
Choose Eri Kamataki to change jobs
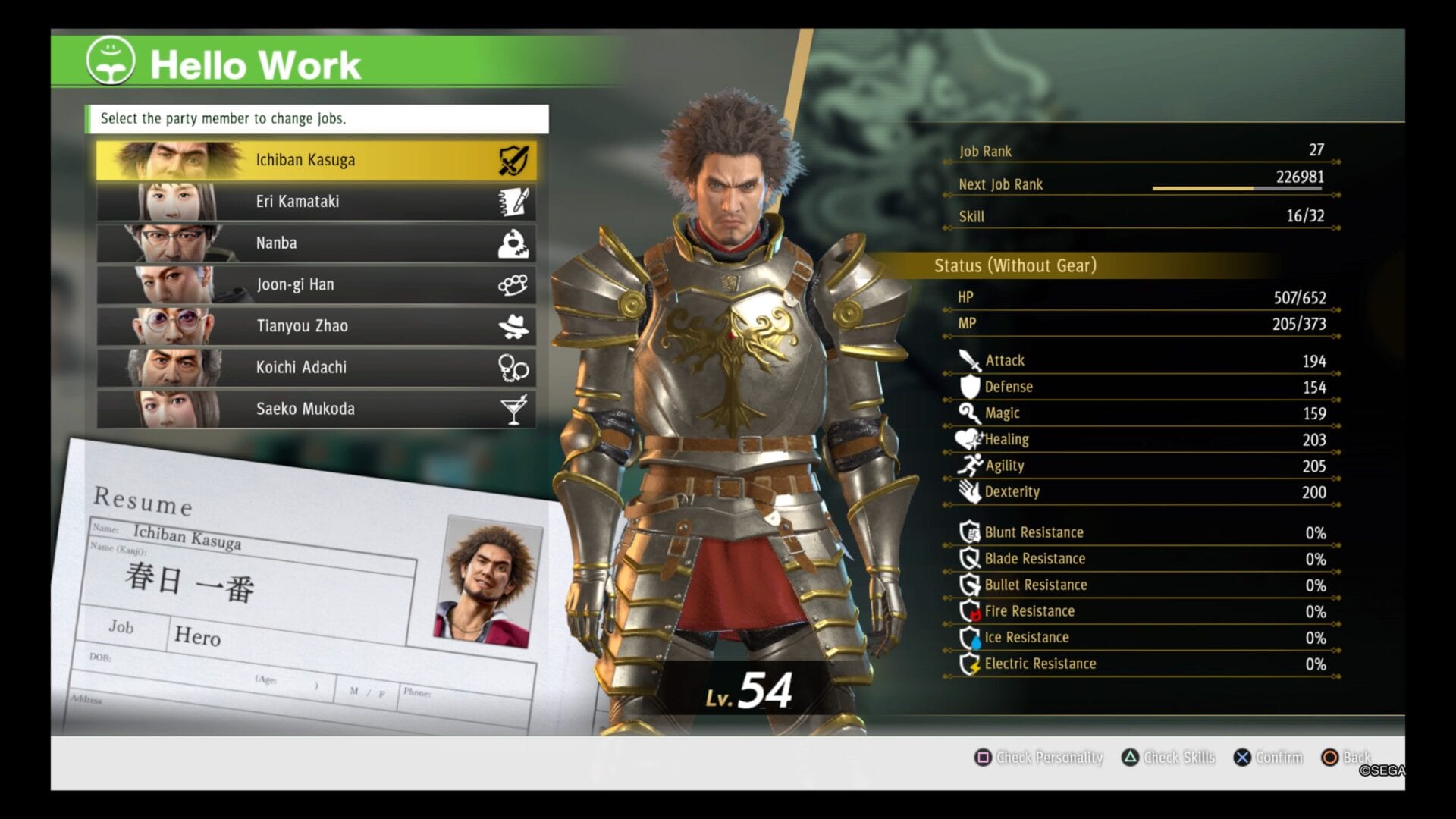coord(316,202)
